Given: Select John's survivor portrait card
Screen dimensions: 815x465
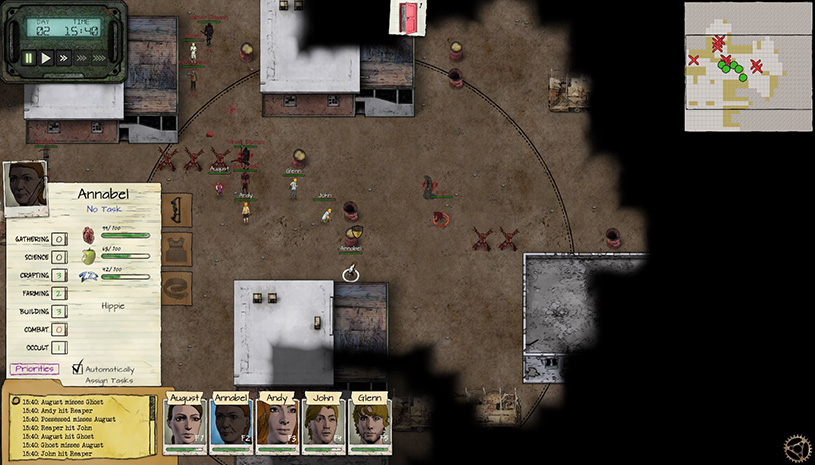Looking at the screenshot, I should [324, 424].
